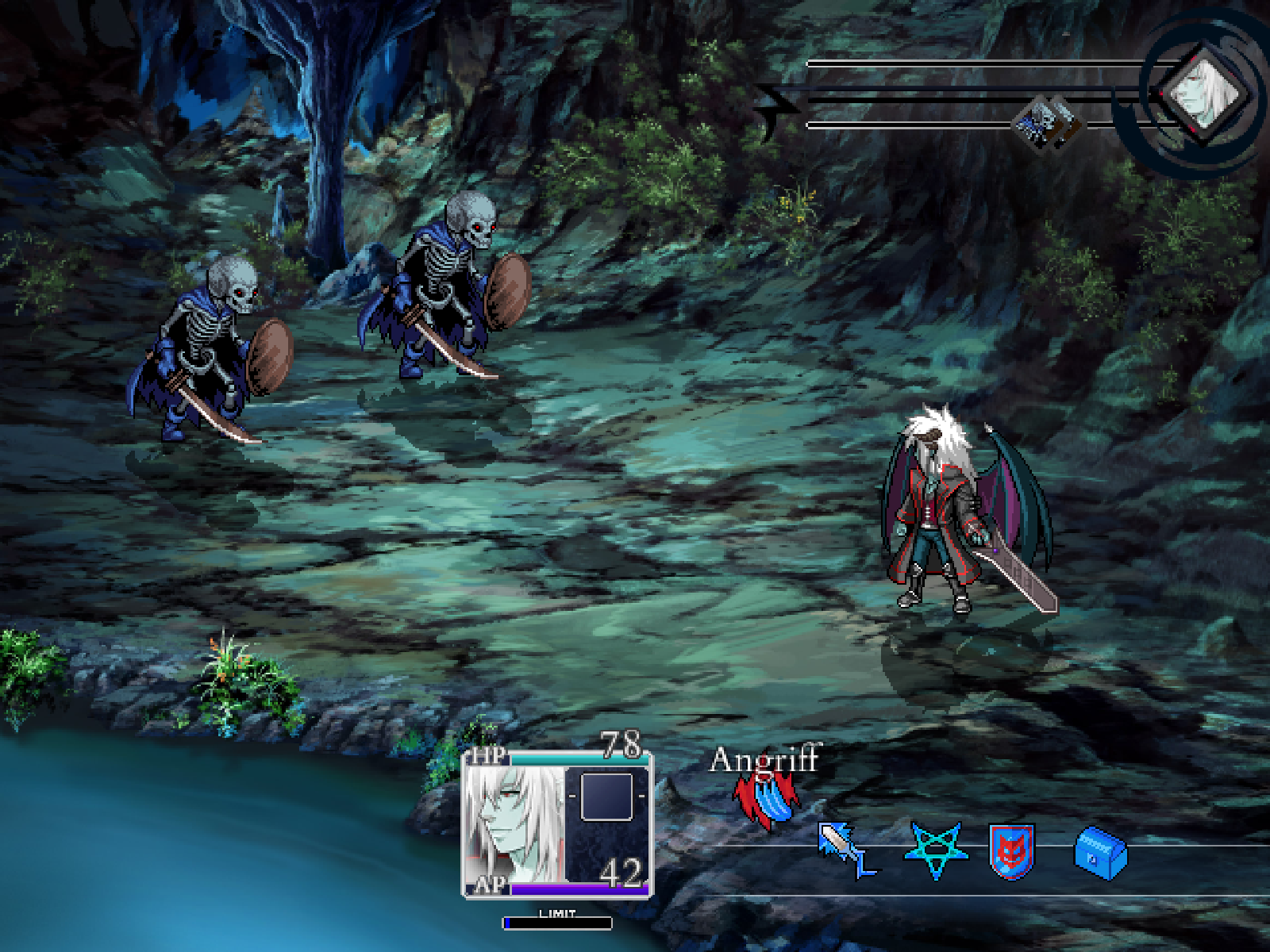Click the HP value showing 78
The width and height of the screenshot is (1270, 952).
[622, 746]
